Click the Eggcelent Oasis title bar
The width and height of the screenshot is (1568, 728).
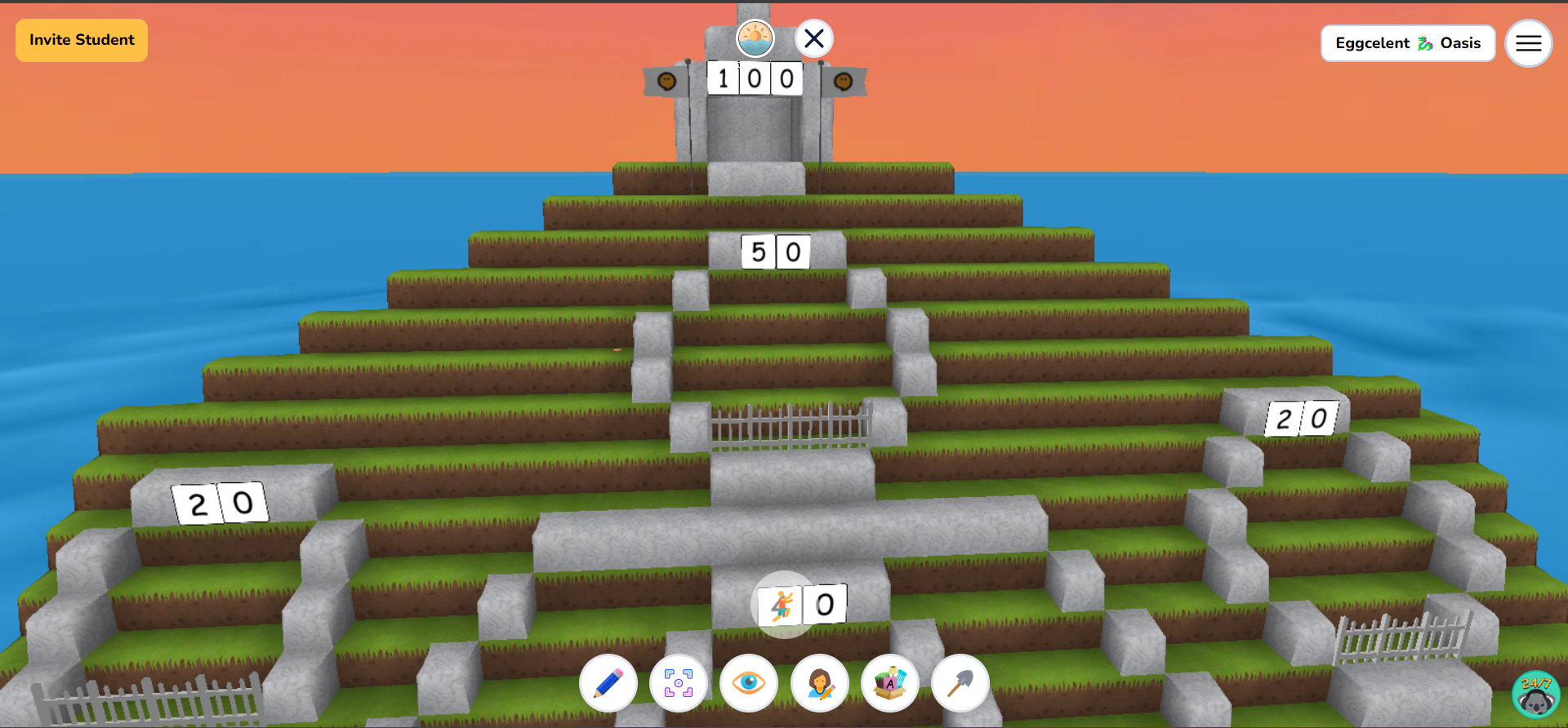point(1408,43)
